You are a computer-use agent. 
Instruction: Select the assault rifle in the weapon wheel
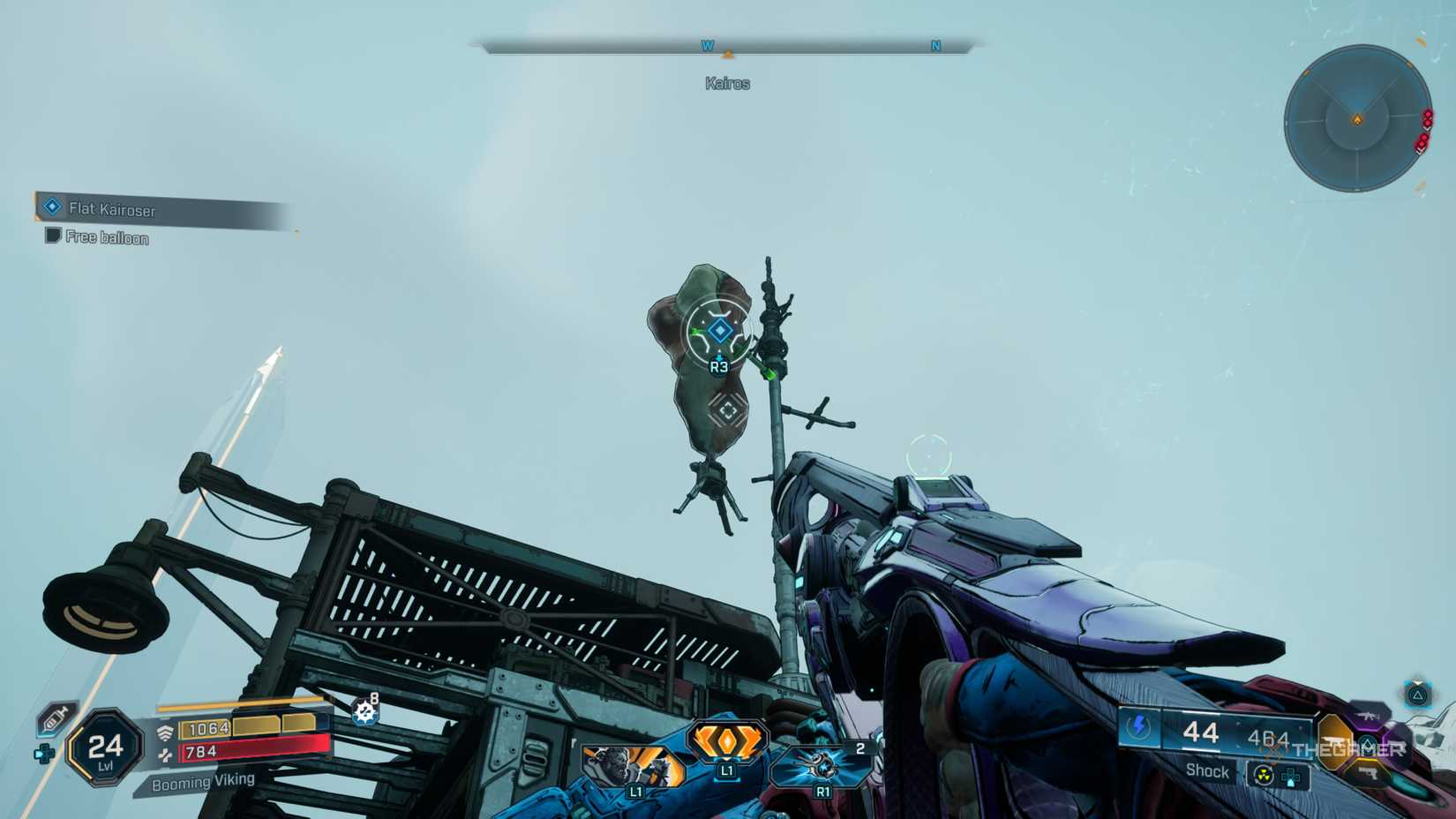coord(1367,717)
